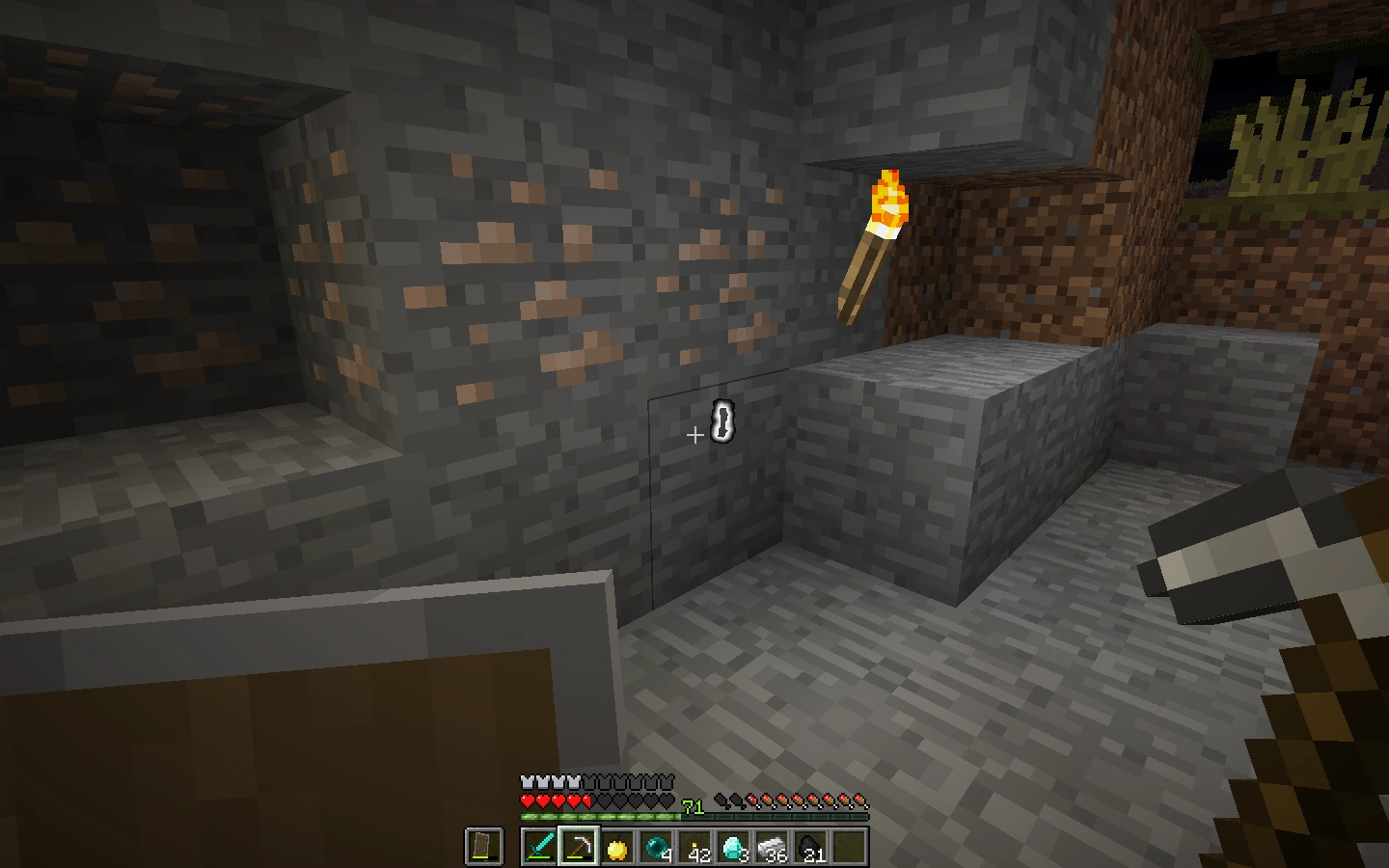Click the empty rightmost hotbar slot
Viewport: 1389px width, 868px height.
[x=848, y=845]
